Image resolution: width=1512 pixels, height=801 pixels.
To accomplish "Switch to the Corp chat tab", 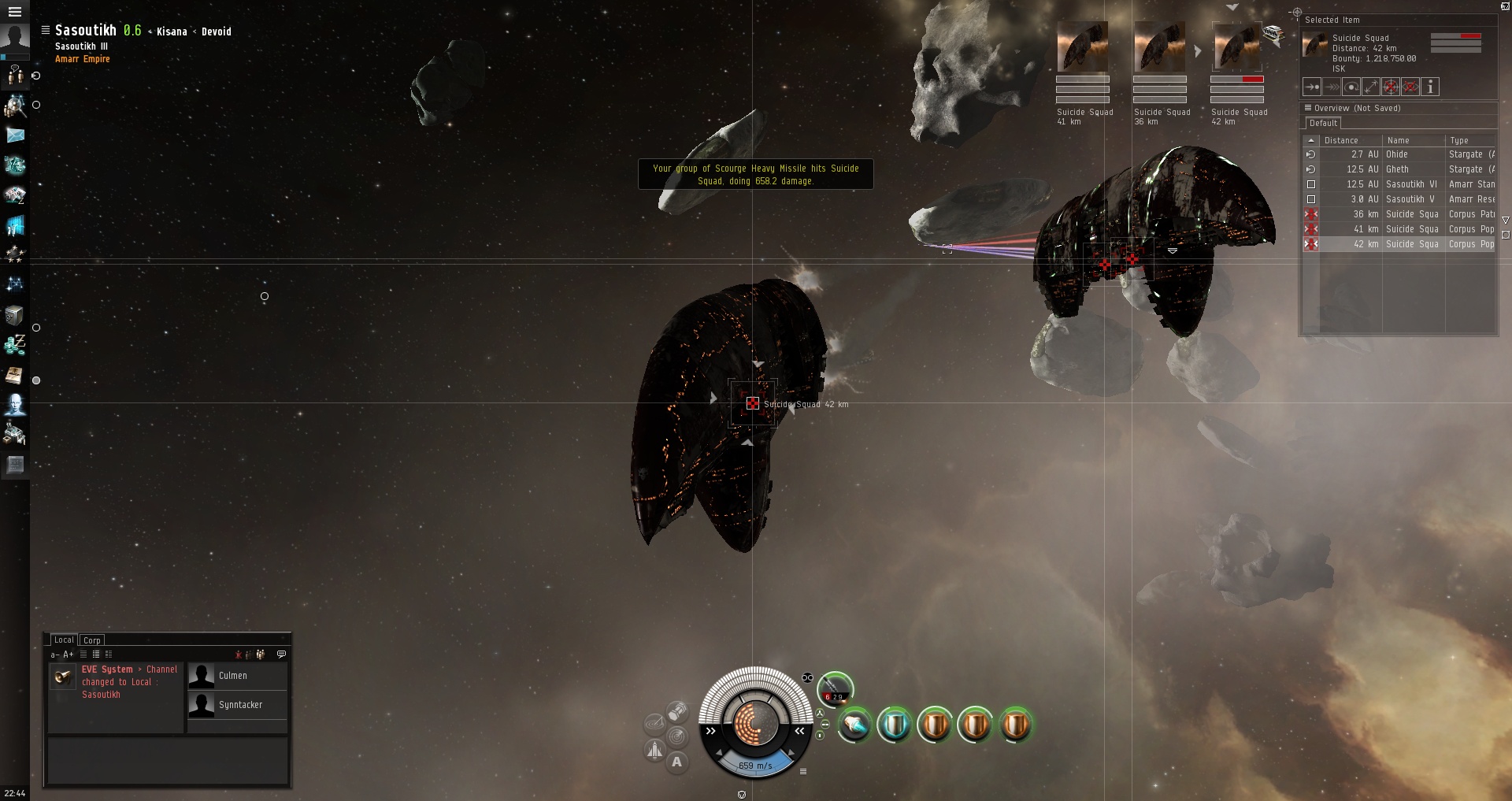I will tap(92, 640).
